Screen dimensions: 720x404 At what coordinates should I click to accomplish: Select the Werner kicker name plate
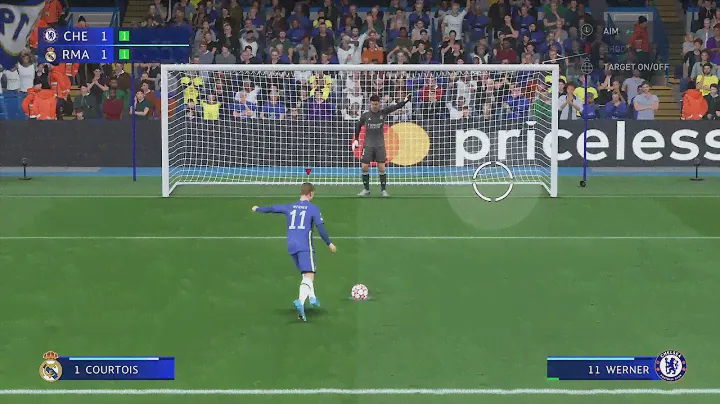pos(602,368)
